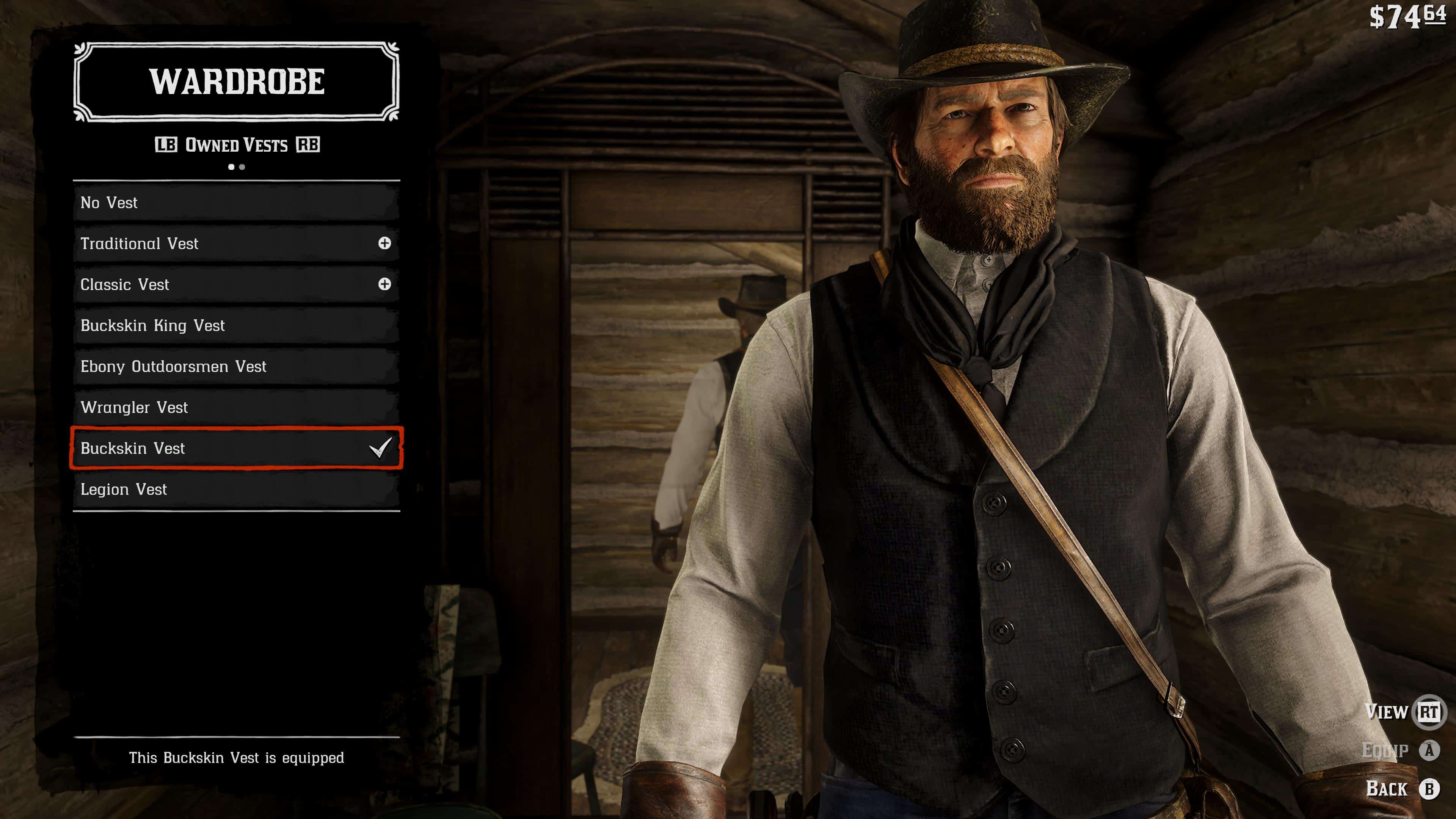This screenshot has width=1456, height=819.
Task: Choose the Ebony Outdoorsmen Vest
Action: [226, 366]
